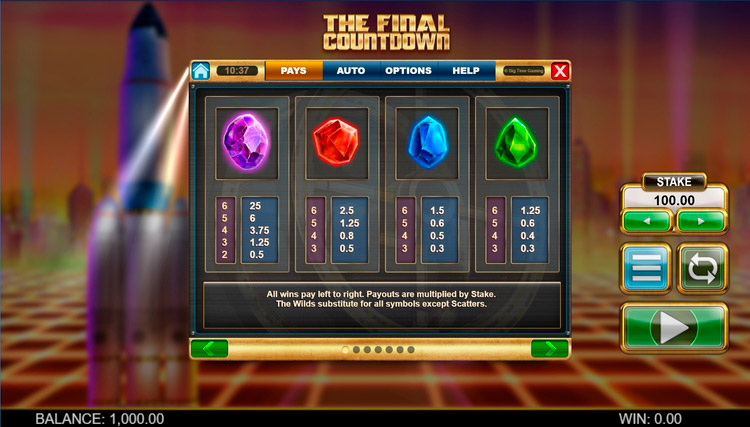Activate the autoplay loop arrows button

pyautogui.click(x=702, y=268)
